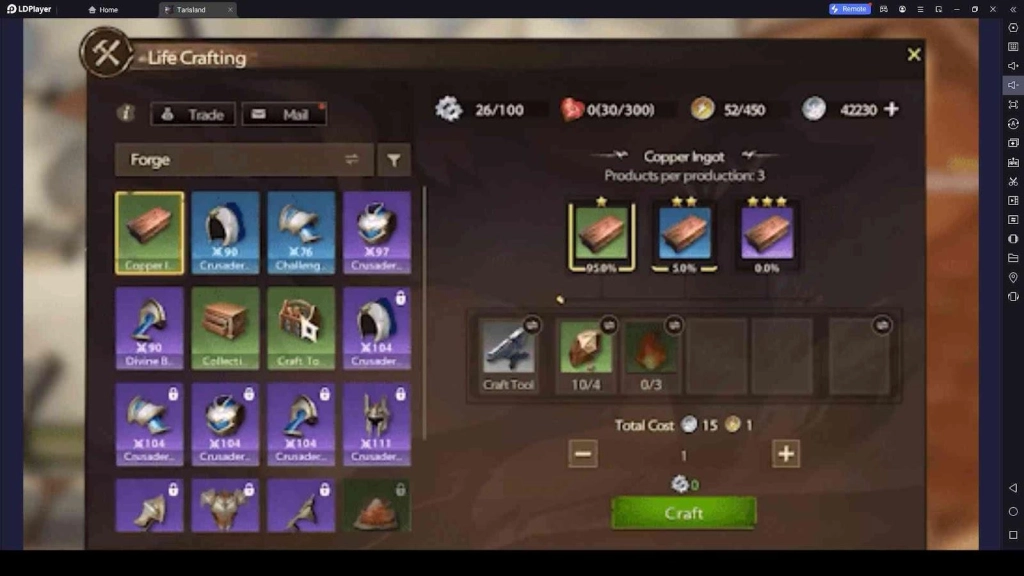
Task: Select the two-star Copper Ingot product
Action: [x=685, y=236]
